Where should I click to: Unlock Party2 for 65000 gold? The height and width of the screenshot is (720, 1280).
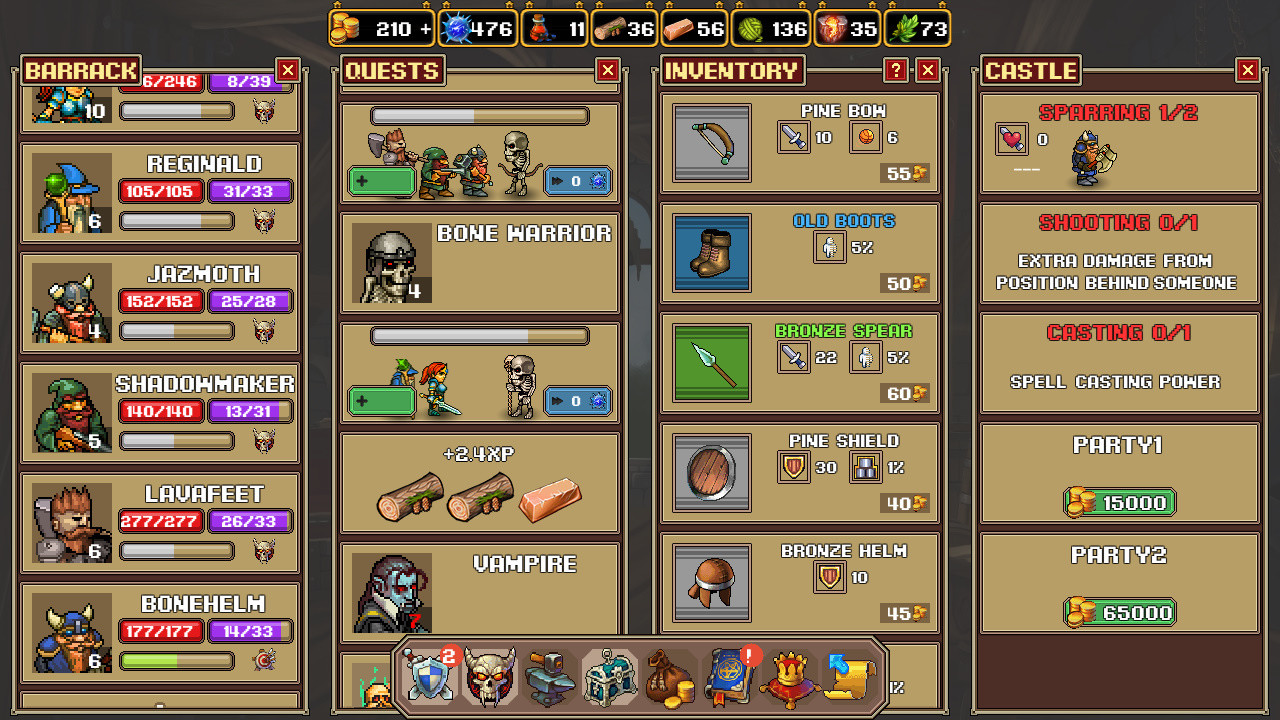pos(1118,612)
